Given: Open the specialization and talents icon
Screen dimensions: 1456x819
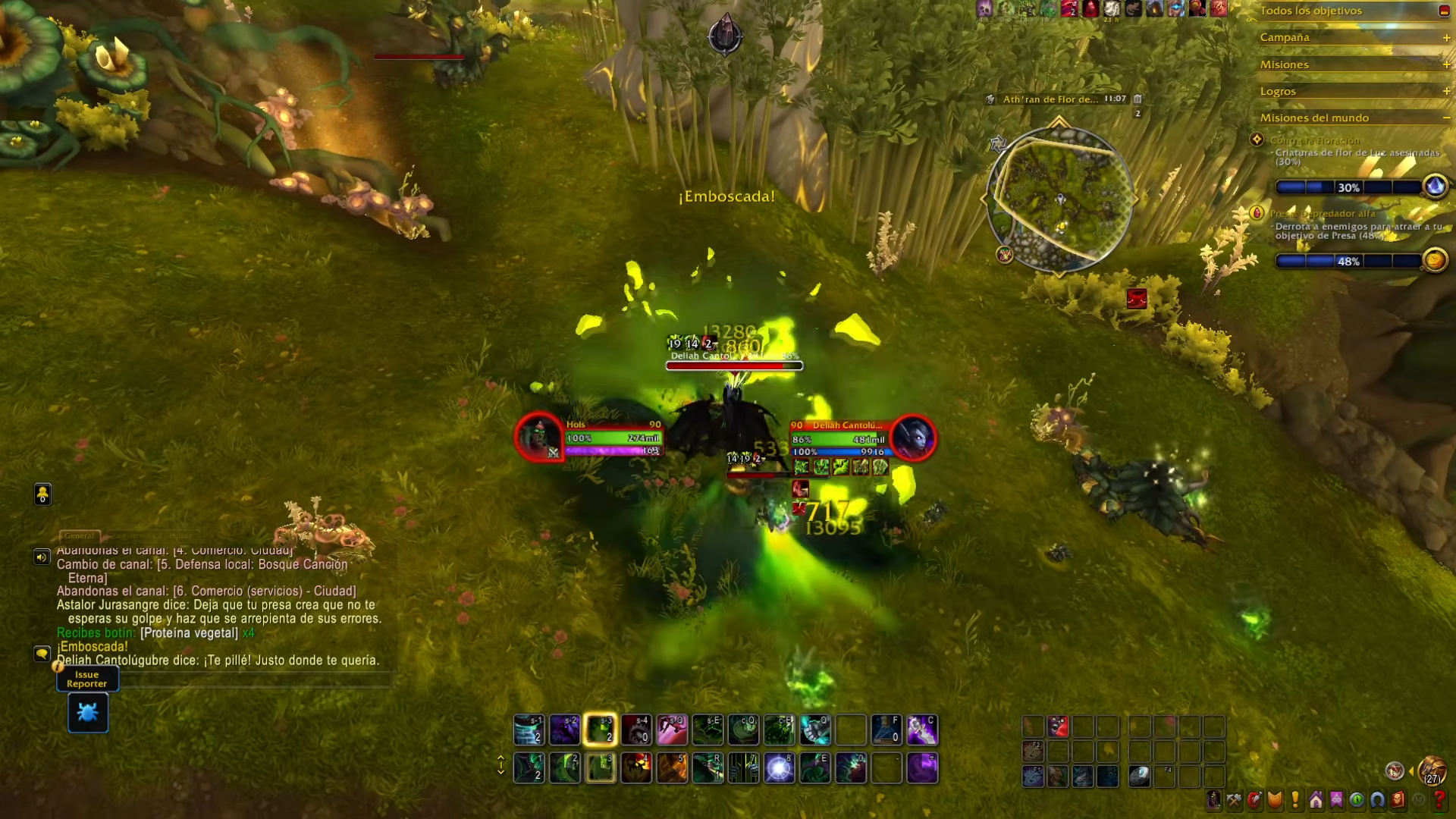Looking at the screenshot, I should point(1255,801).
